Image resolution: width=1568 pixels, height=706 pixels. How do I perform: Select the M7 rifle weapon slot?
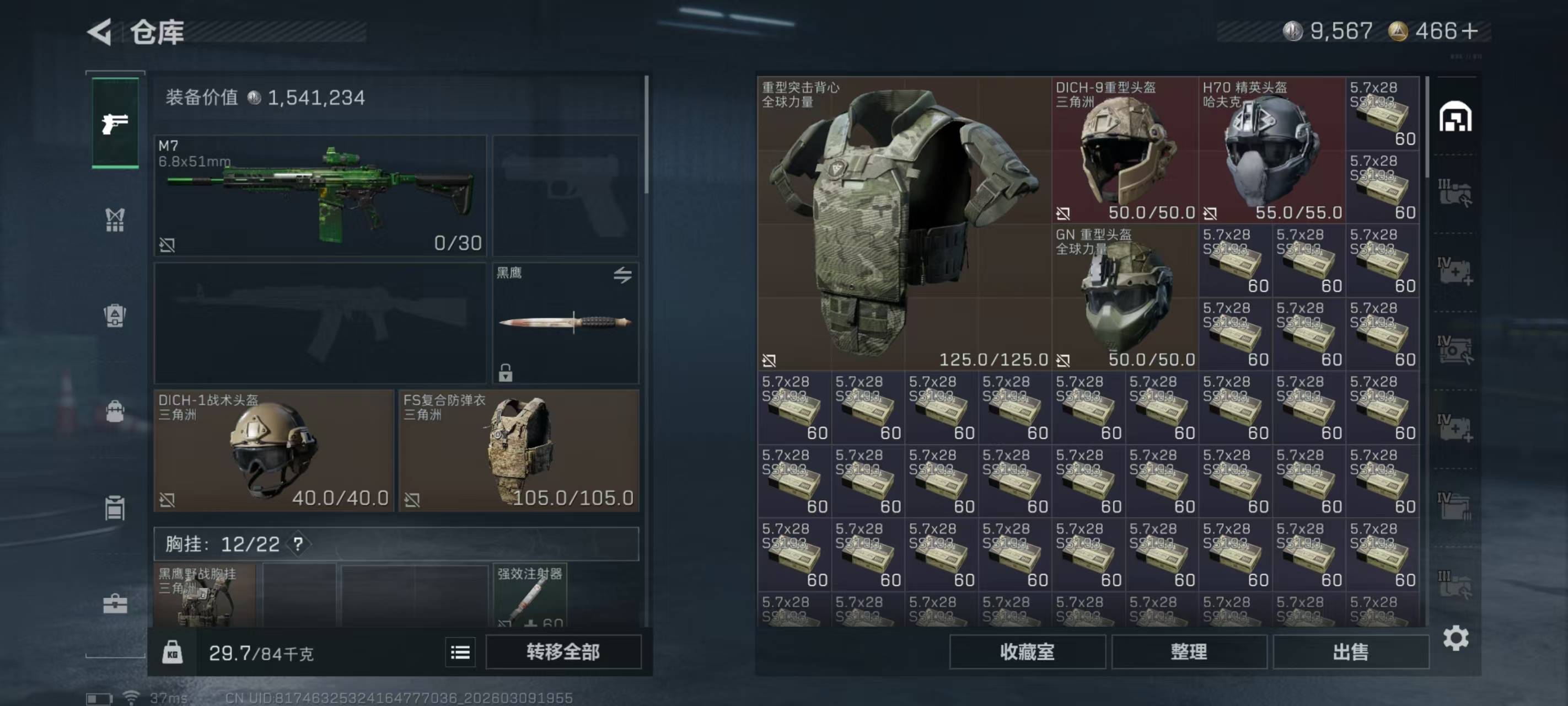click(x=320, y=195)
